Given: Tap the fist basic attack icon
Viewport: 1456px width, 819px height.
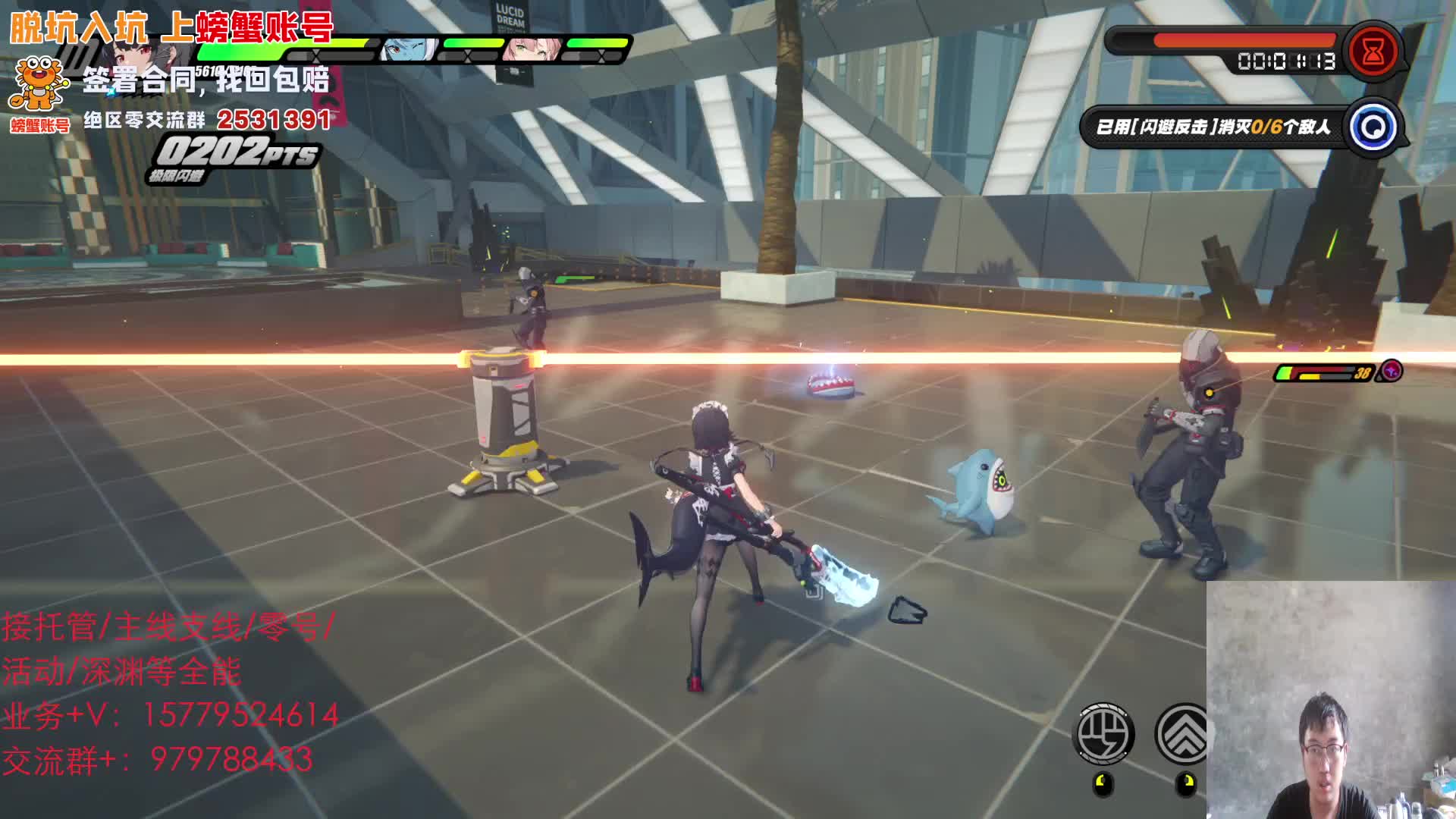Looking at the screenshot, I should (x=1106, y=734).
